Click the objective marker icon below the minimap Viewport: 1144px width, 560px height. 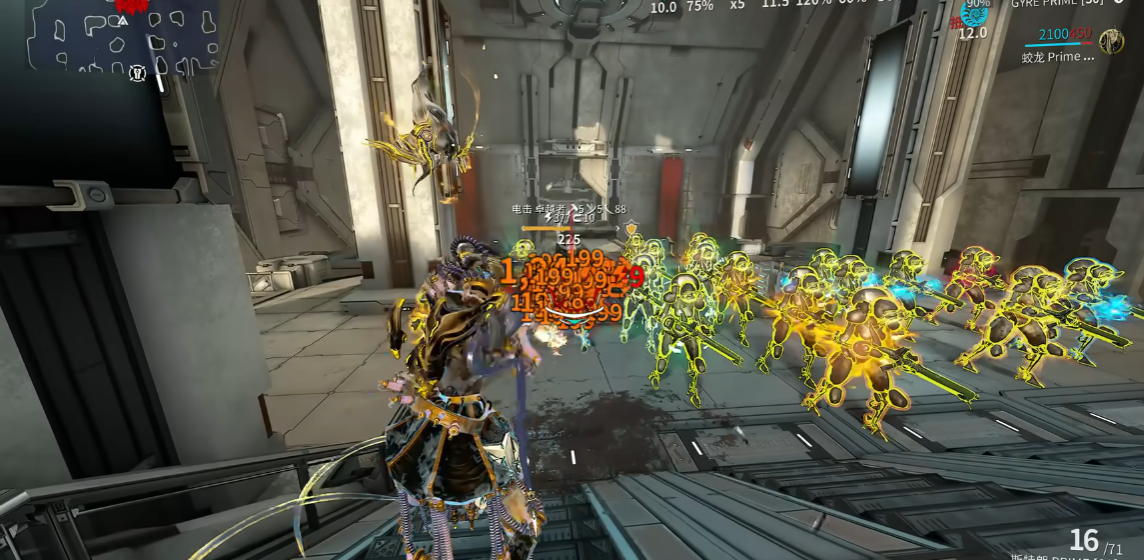pyautogui.click(x=139, y=72)
